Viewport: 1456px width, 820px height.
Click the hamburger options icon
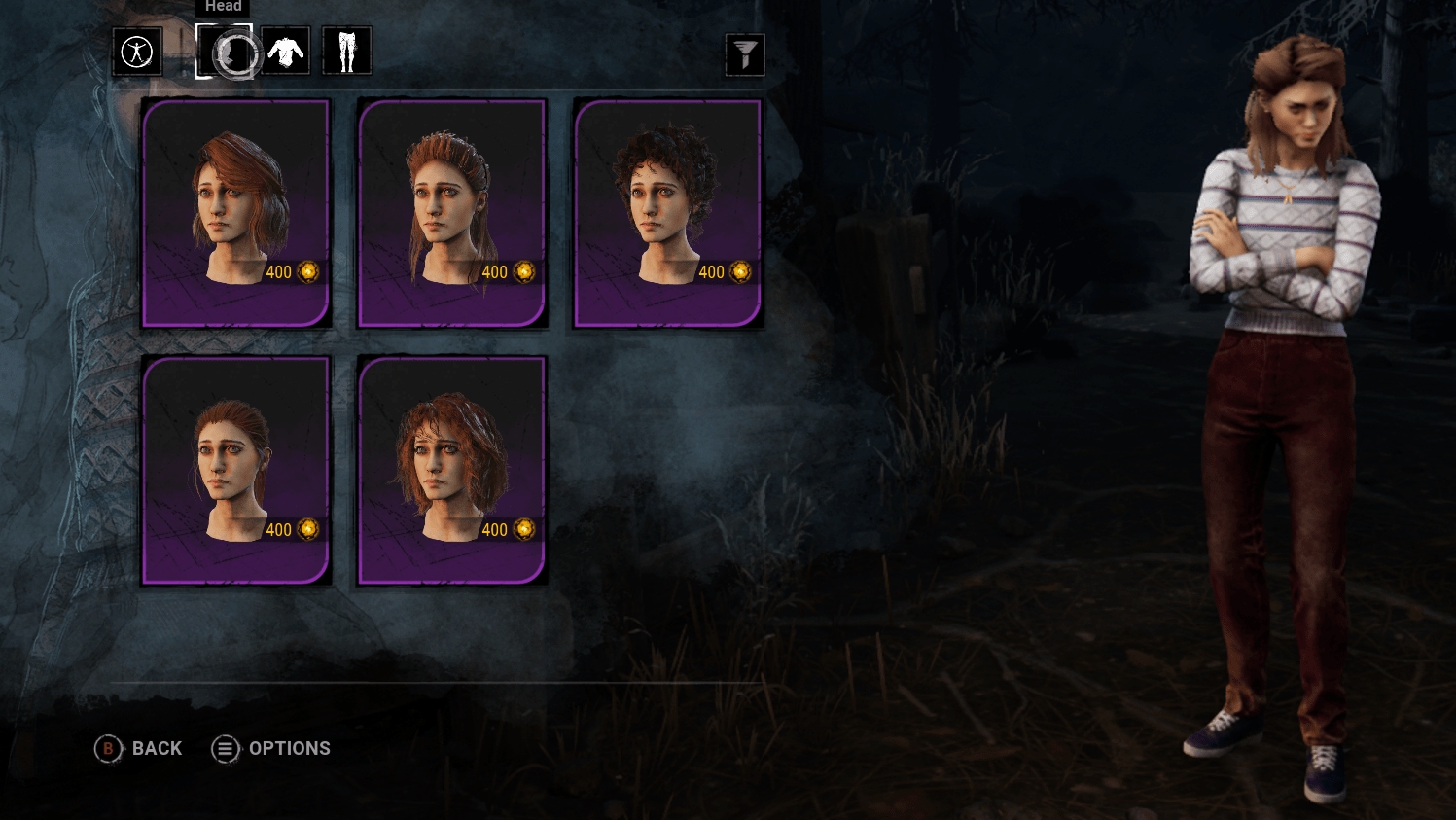click(225, 749)
